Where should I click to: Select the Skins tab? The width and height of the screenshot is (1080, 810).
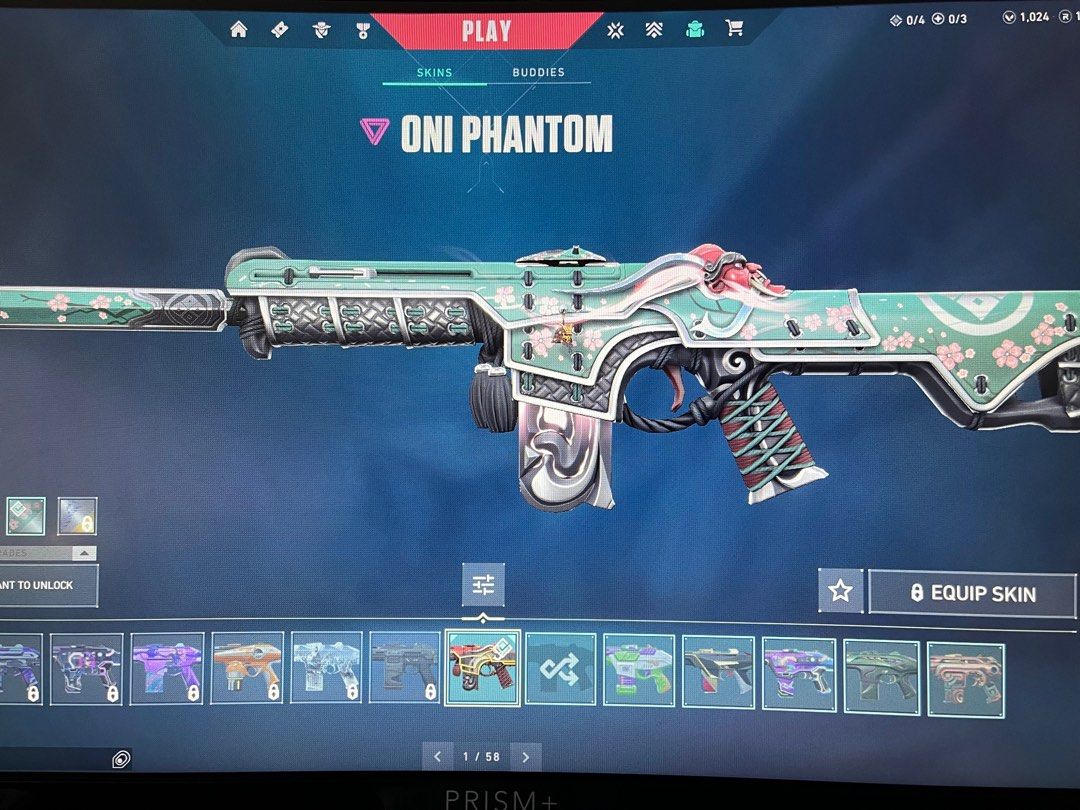click(434, 72)
